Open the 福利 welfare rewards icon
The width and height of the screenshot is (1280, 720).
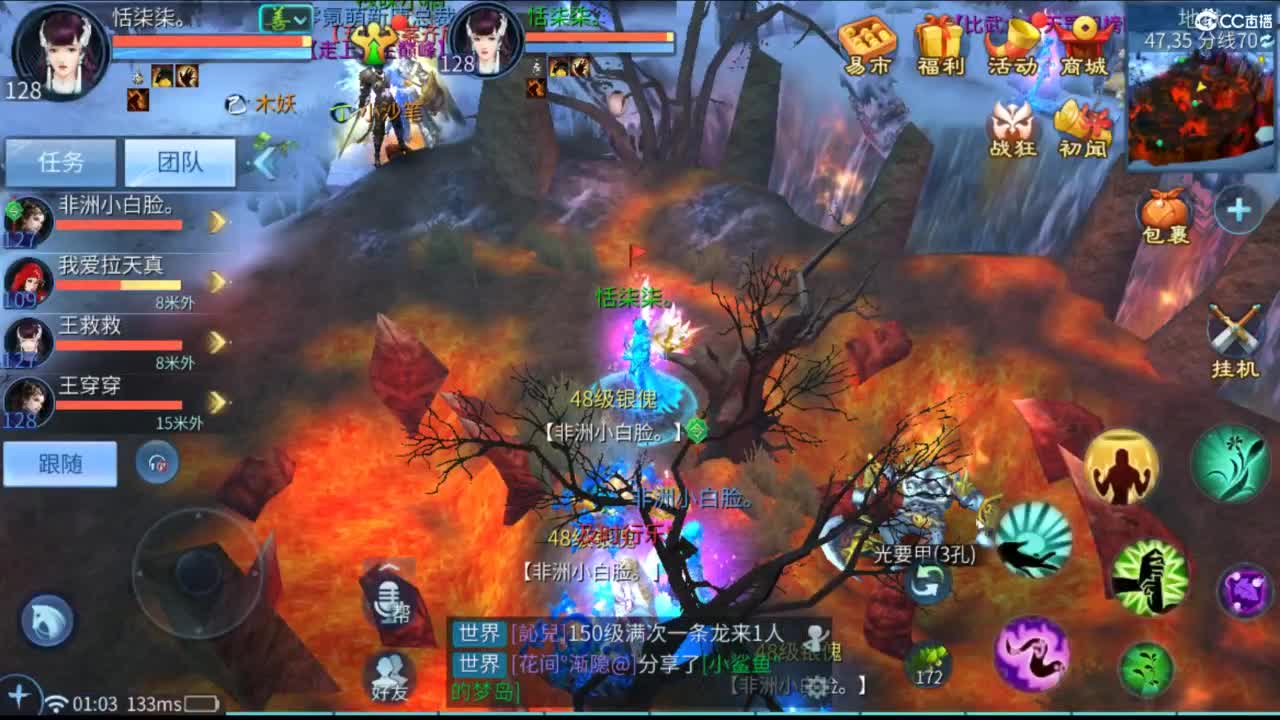pyautogui.click(x=941, y=45)
